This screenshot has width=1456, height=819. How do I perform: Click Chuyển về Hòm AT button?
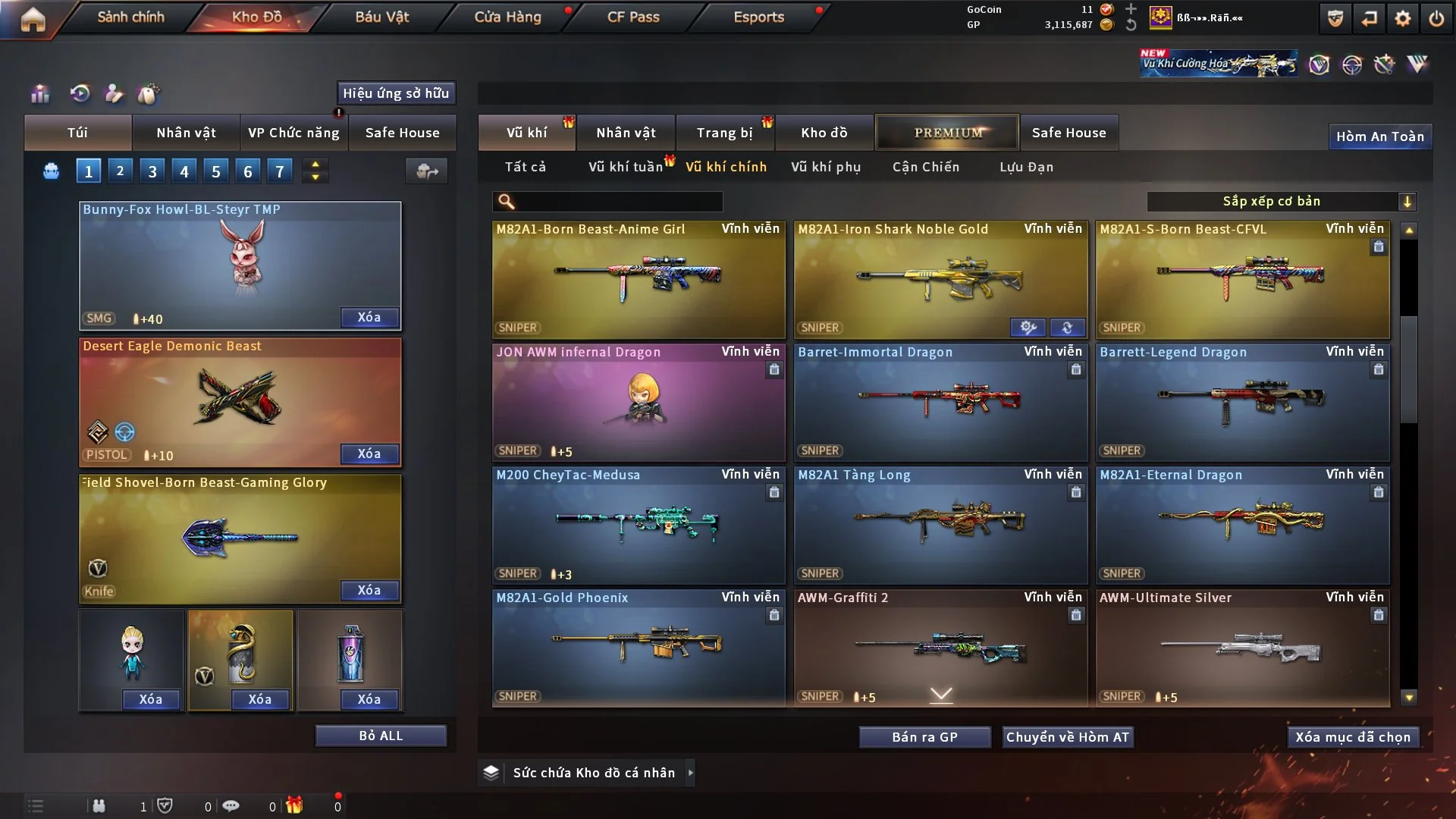[1068, 737]
